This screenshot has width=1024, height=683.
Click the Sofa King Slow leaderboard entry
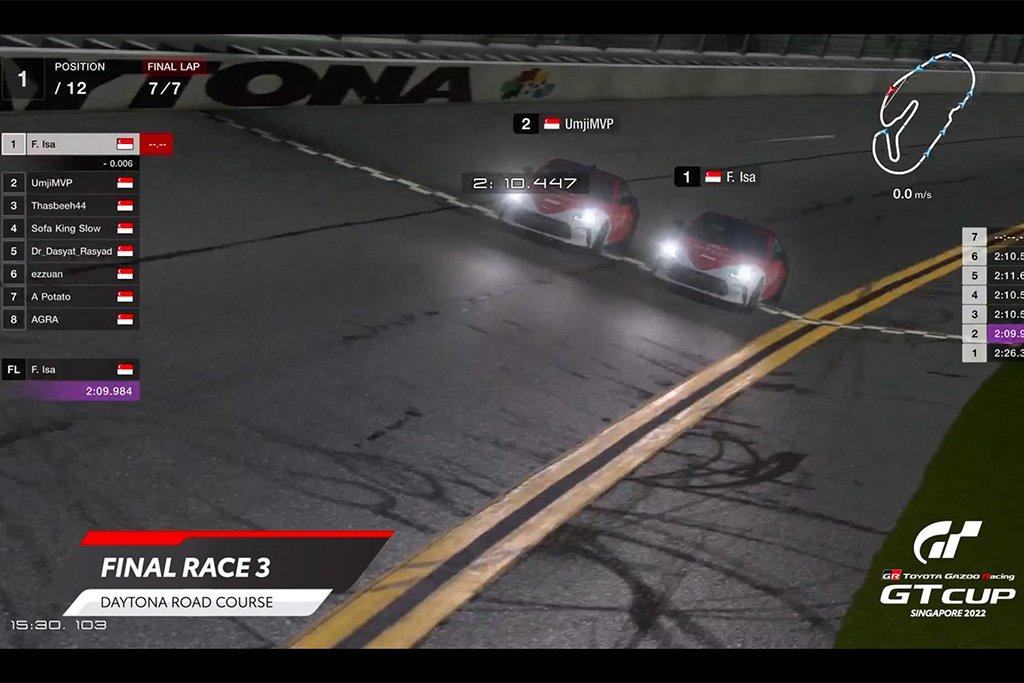click(x=70, y=229)
